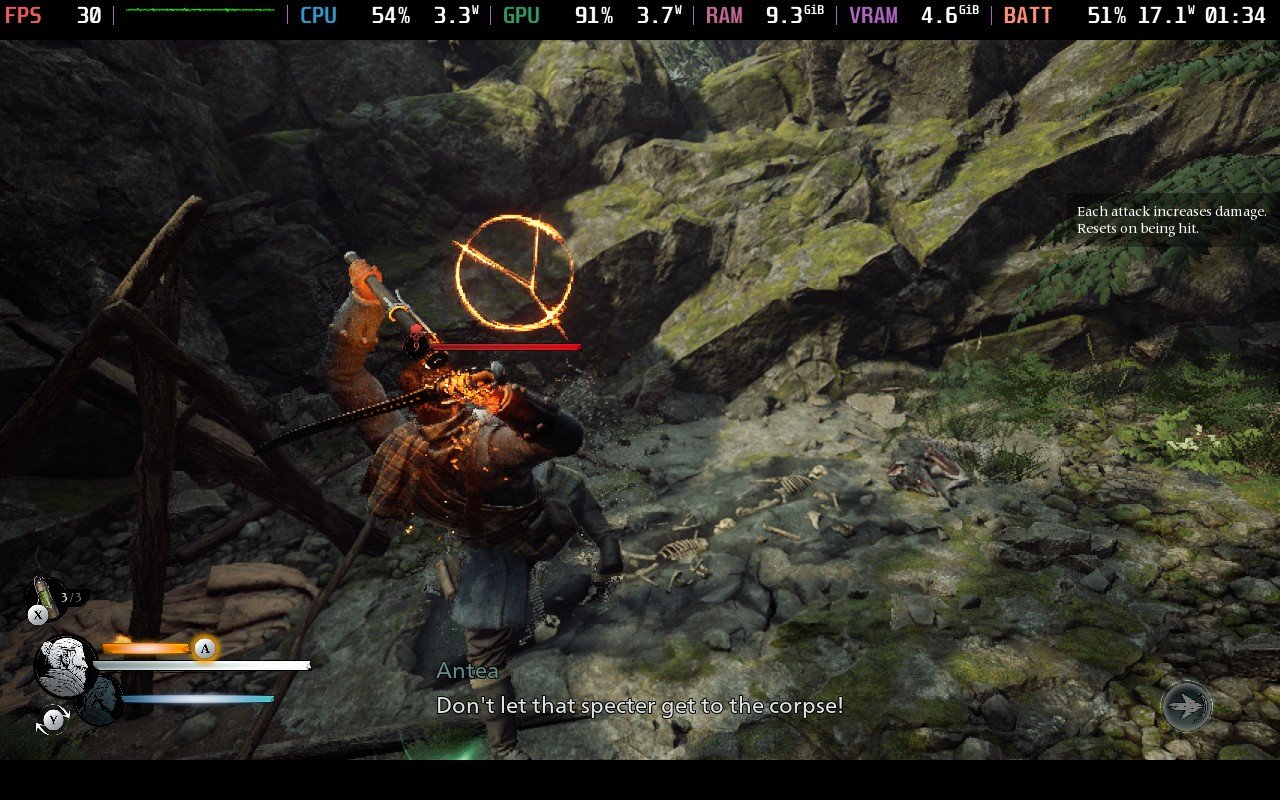Activate the arrow-shaped ability icon
Screen dimensions: 1280x800
[1187, 706]
